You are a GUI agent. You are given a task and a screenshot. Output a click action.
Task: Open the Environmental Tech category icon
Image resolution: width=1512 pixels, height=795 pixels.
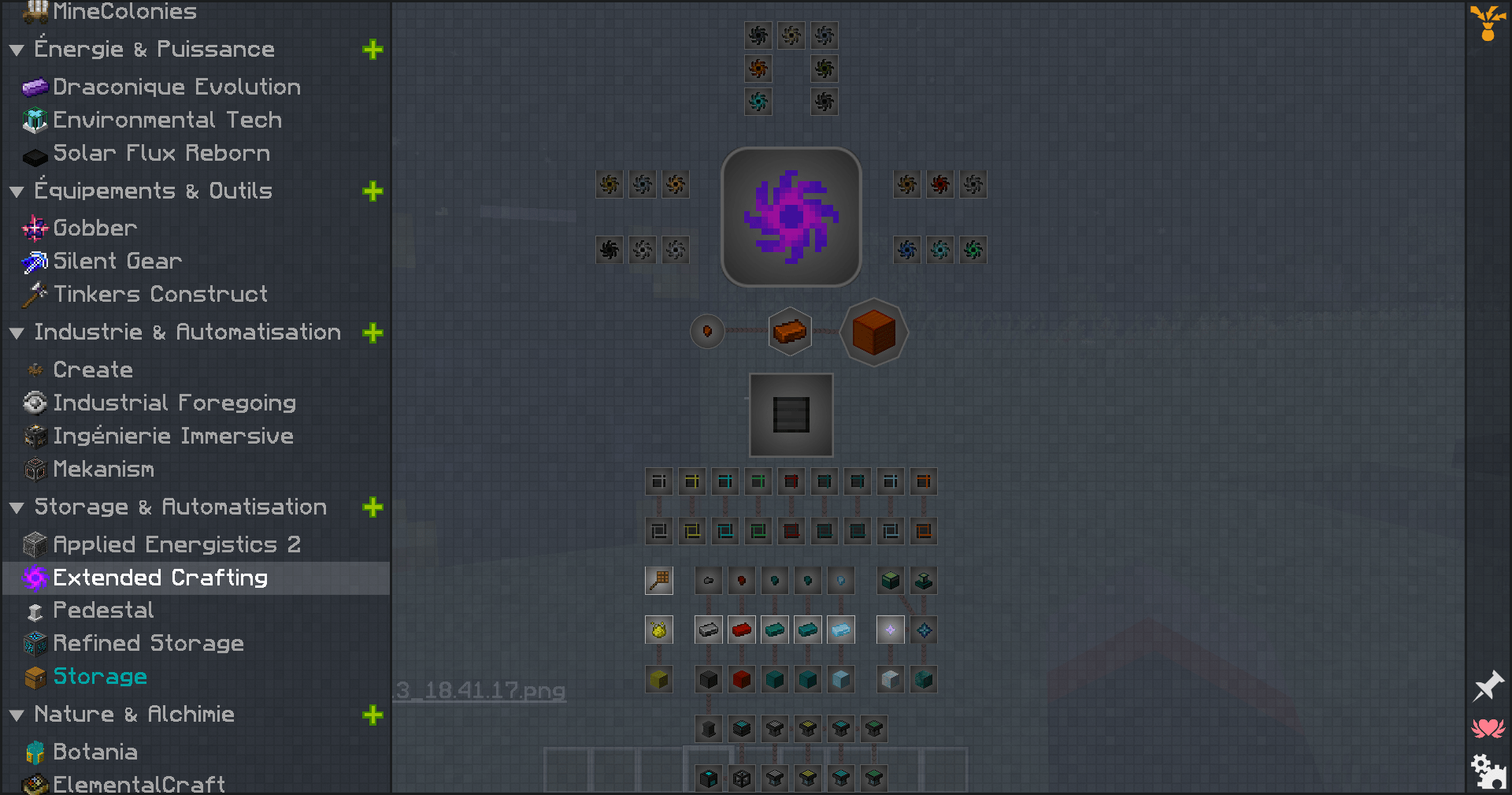pyautogui.click(x=35, y=120)
